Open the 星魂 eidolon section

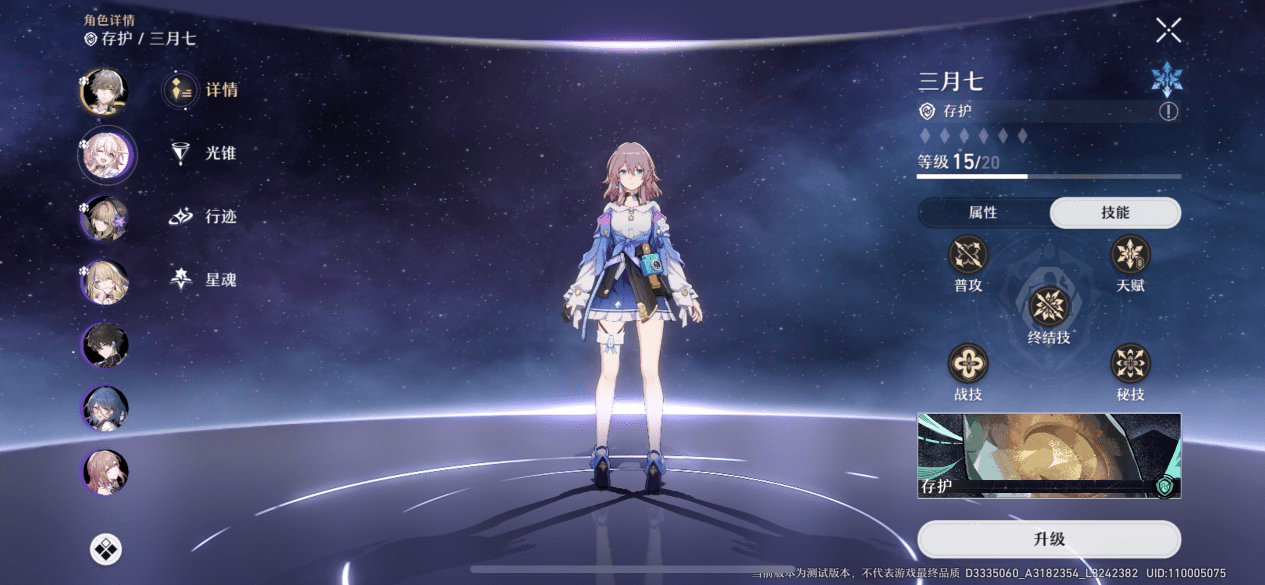tap(203, 280)
